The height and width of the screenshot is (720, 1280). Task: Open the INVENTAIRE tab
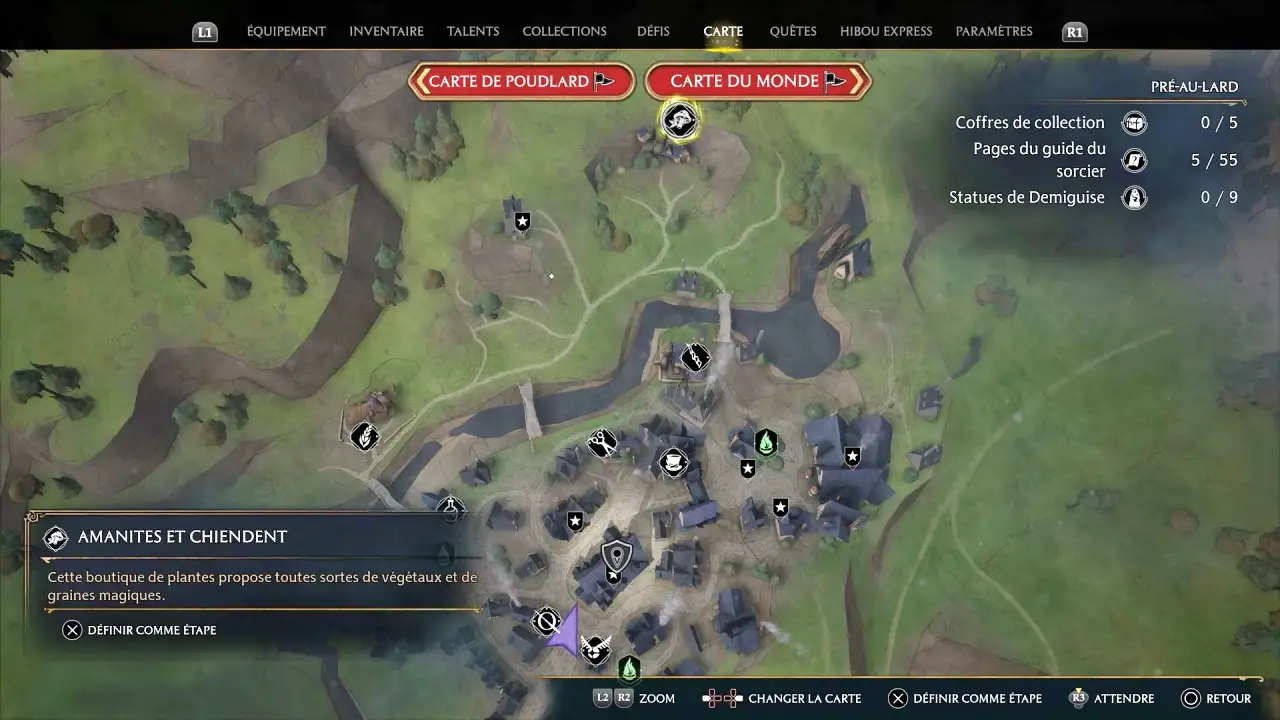[386, 31]
